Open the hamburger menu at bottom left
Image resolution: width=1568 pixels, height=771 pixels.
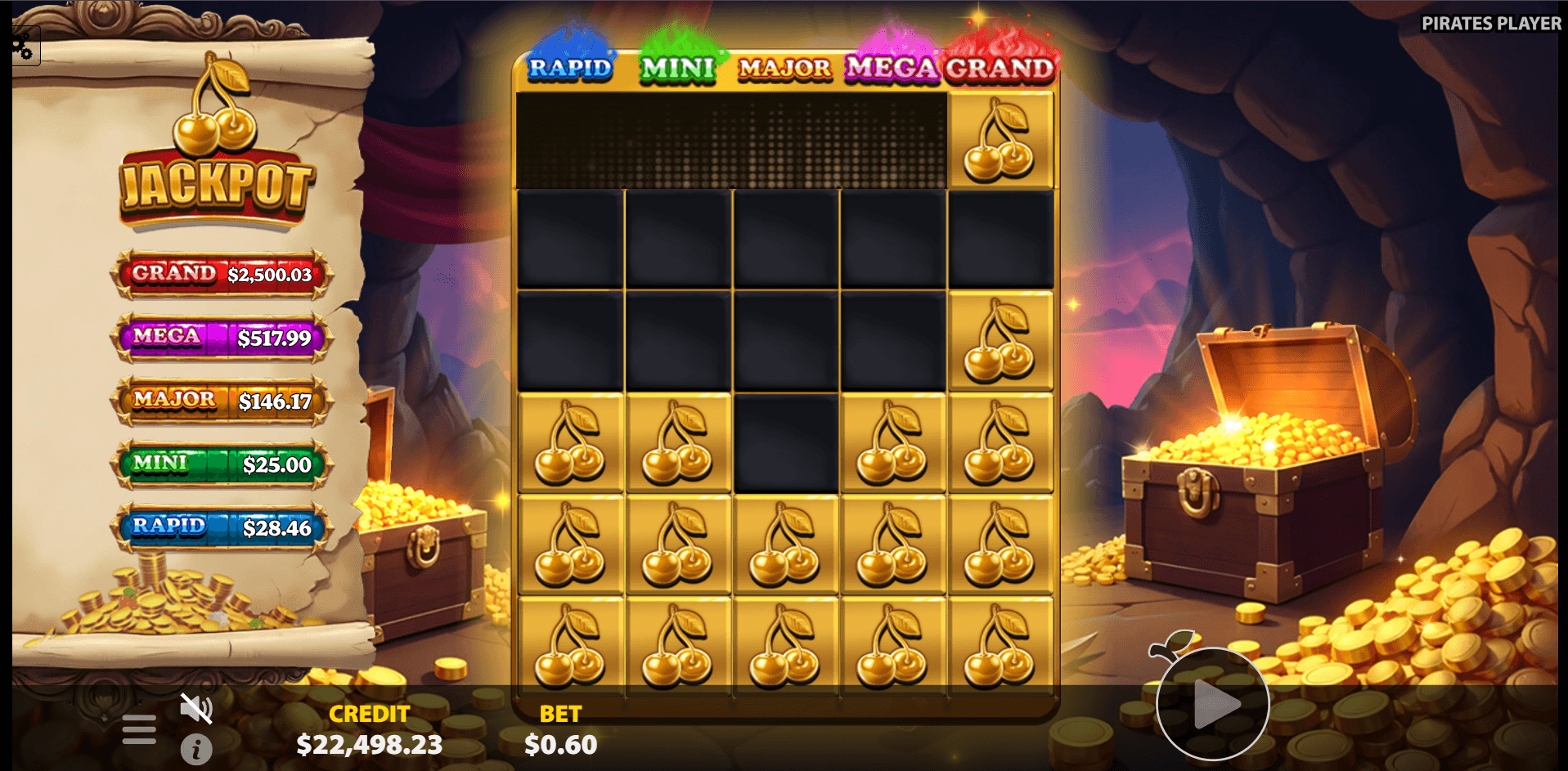pos(139,726)
